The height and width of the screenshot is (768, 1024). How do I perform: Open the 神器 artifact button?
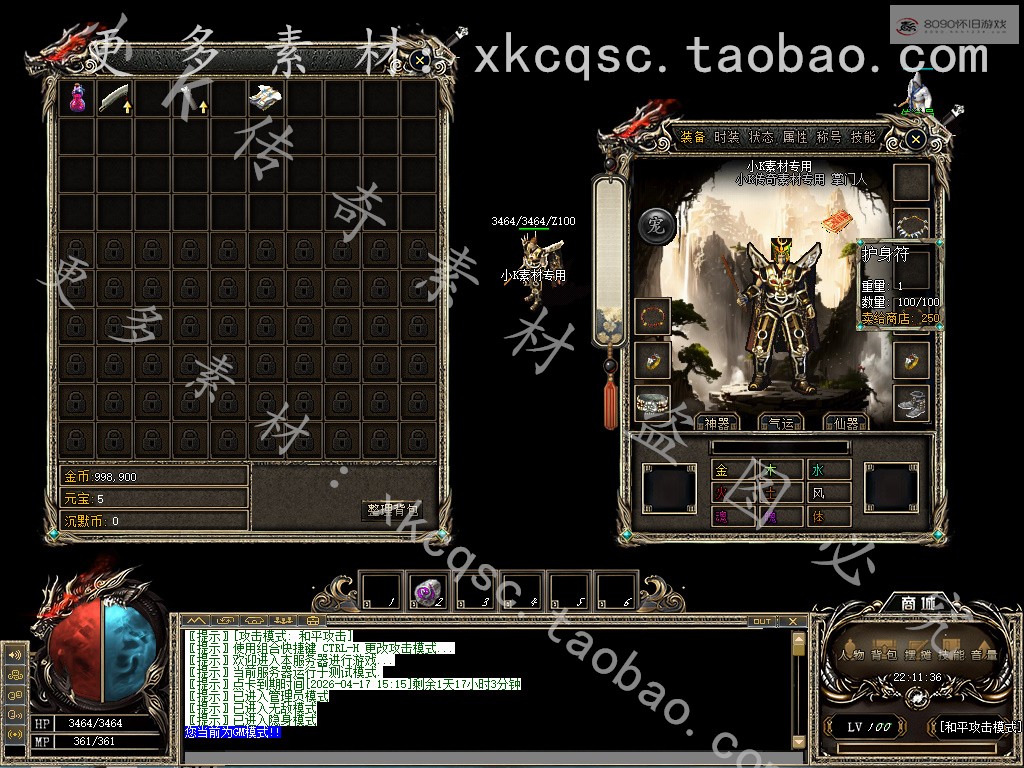719,424
